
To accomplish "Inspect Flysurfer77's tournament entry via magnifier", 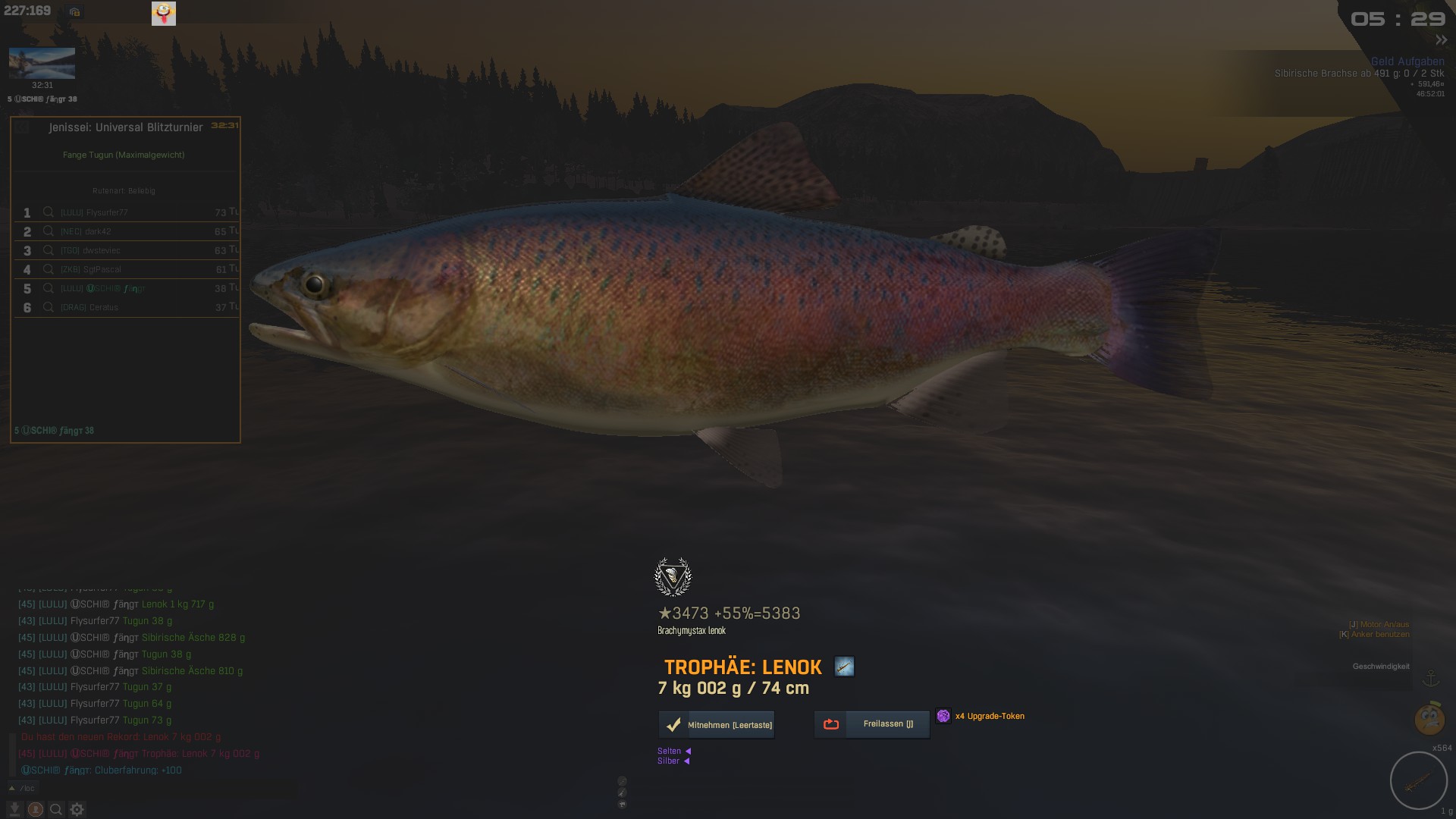I will [x=49, y=212].
